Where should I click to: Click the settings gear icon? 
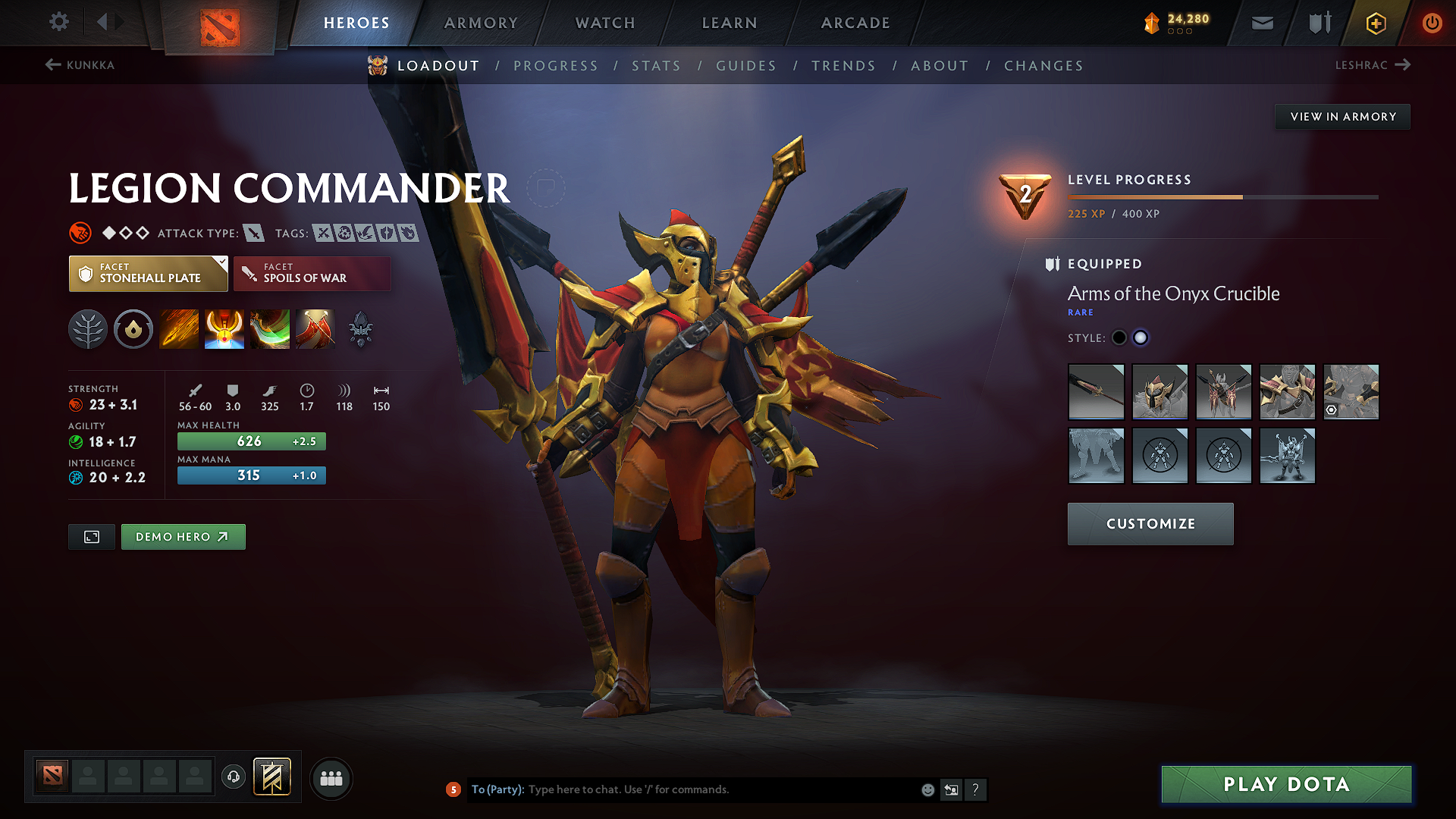point(58,22)
